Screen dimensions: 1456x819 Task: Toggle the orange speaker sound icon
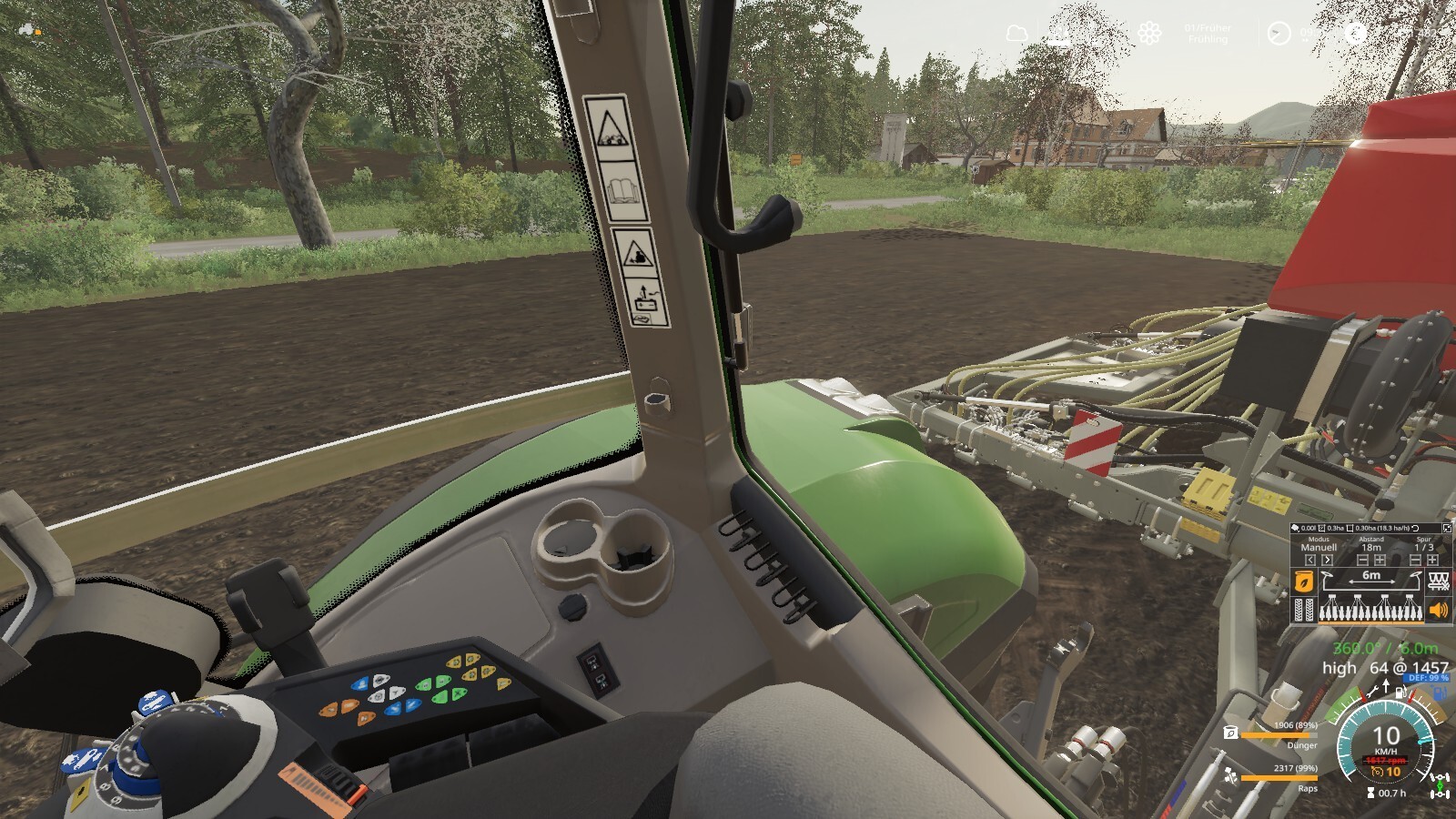1439,611
